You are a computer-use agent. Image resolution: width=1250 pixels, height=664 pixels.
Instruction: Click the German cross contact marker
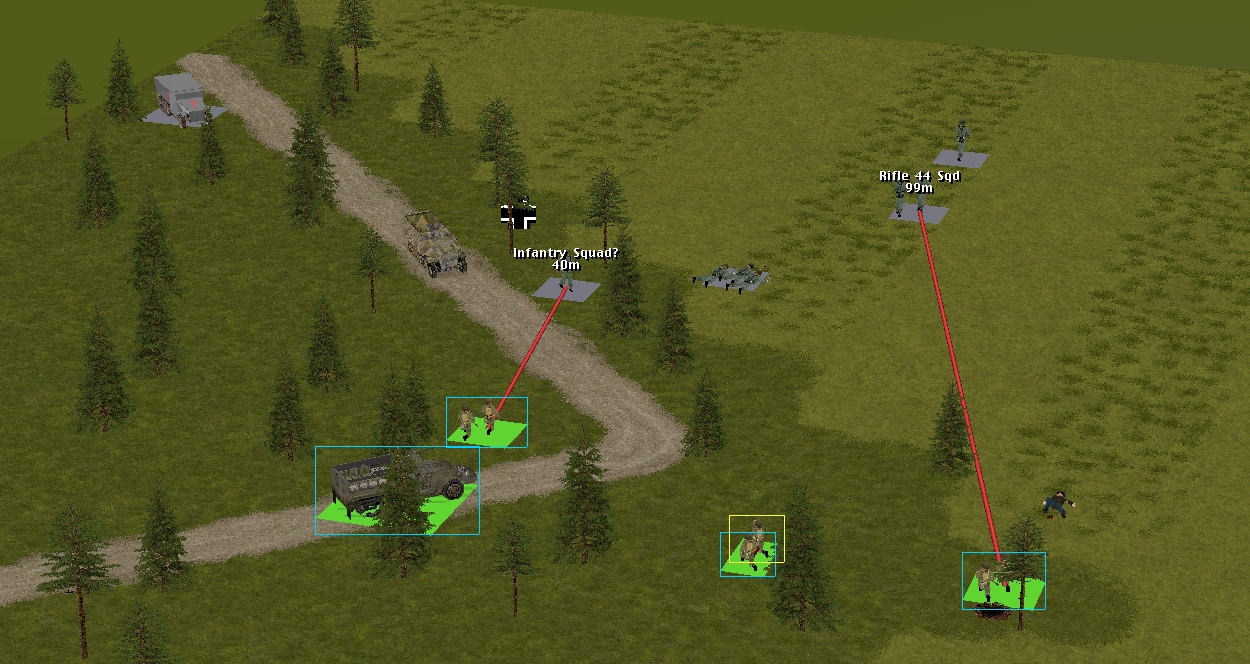[x=518, y=216]
